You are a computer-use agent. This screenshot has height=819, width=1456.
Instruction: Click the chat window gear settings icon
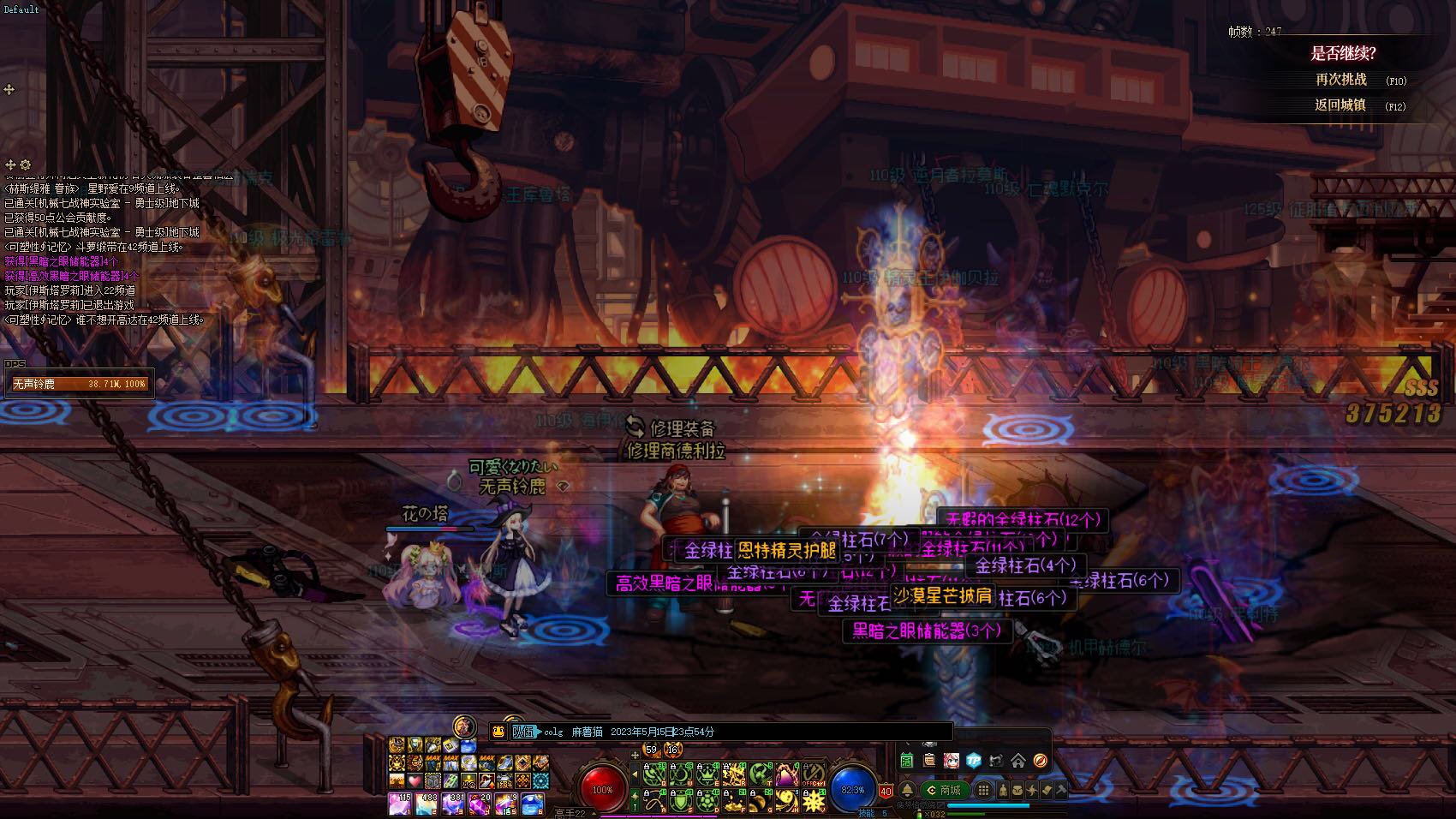(x=25, y=164)
